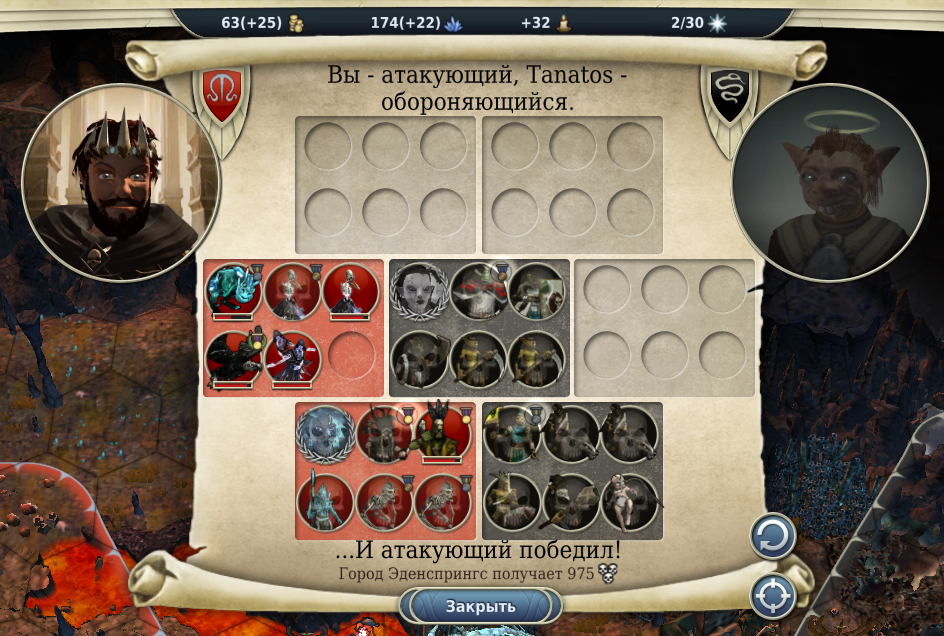Viewport: 944px width, 636px height.
Task: Close the battle result with Закрыть
Action: [480, 606]
